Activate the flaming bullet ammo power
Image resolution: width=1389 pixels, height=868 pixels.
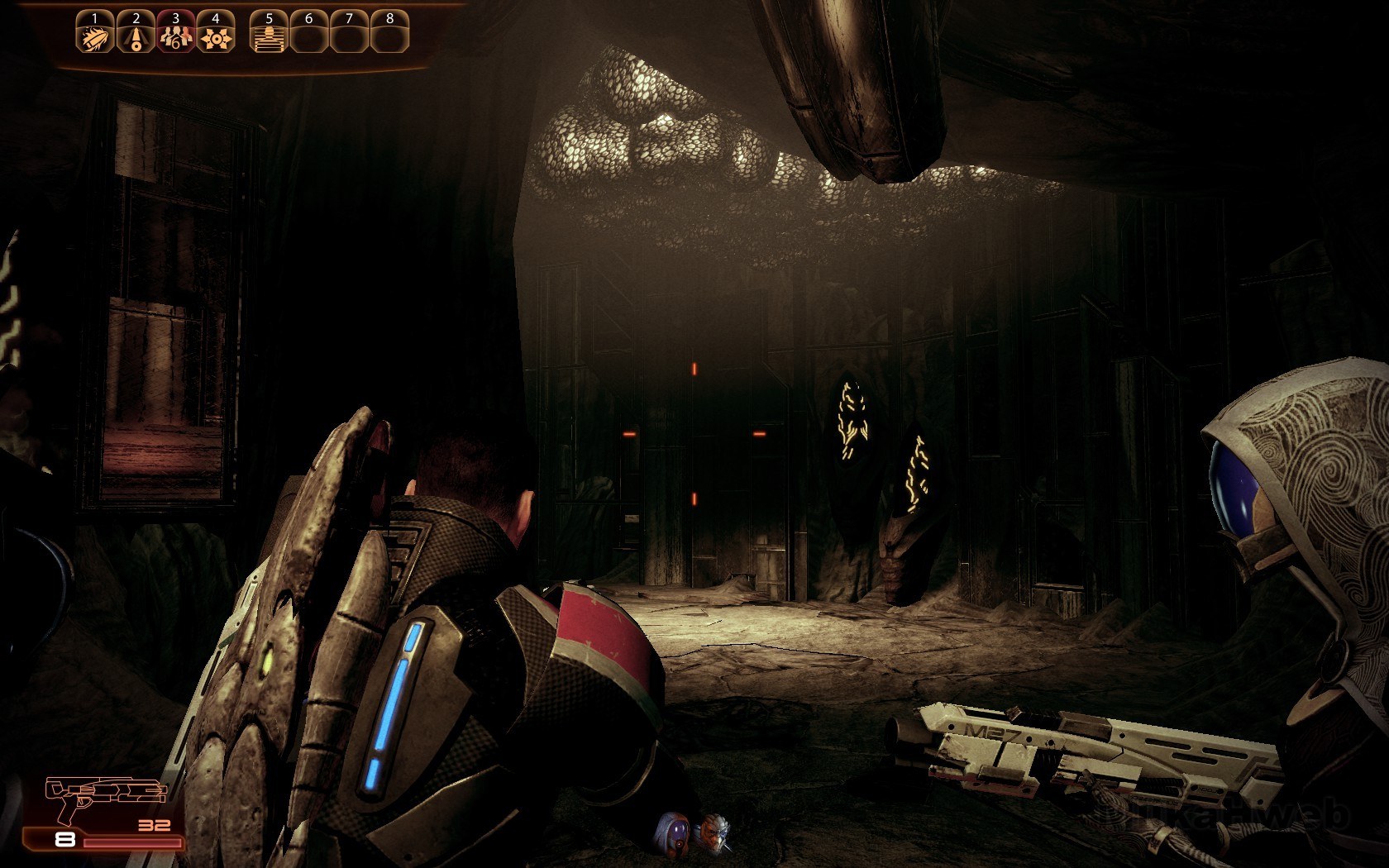point(95,36)
